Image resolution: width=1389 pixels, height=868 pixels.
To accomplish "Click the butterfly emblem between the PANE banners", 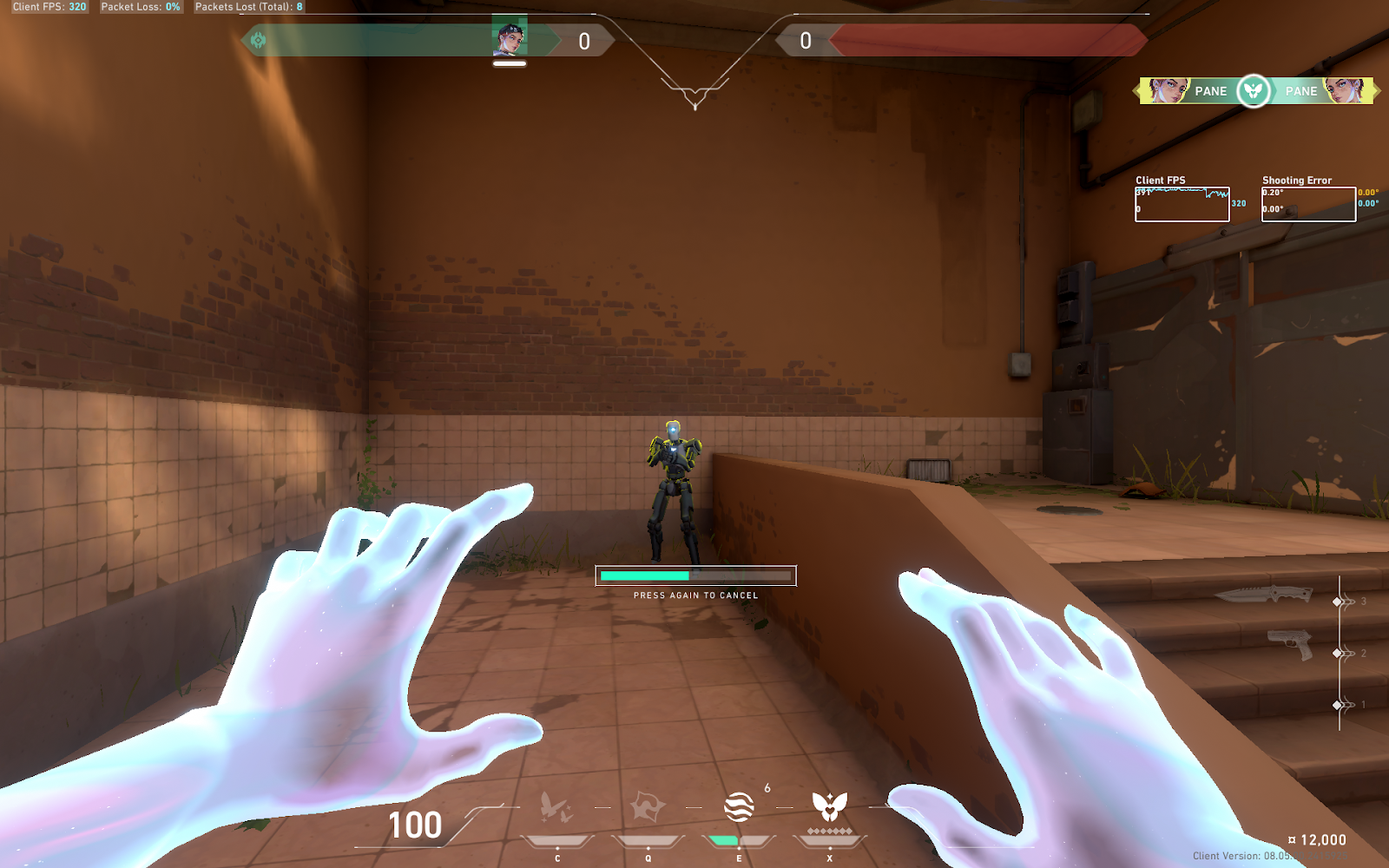I will [1253, 90].
